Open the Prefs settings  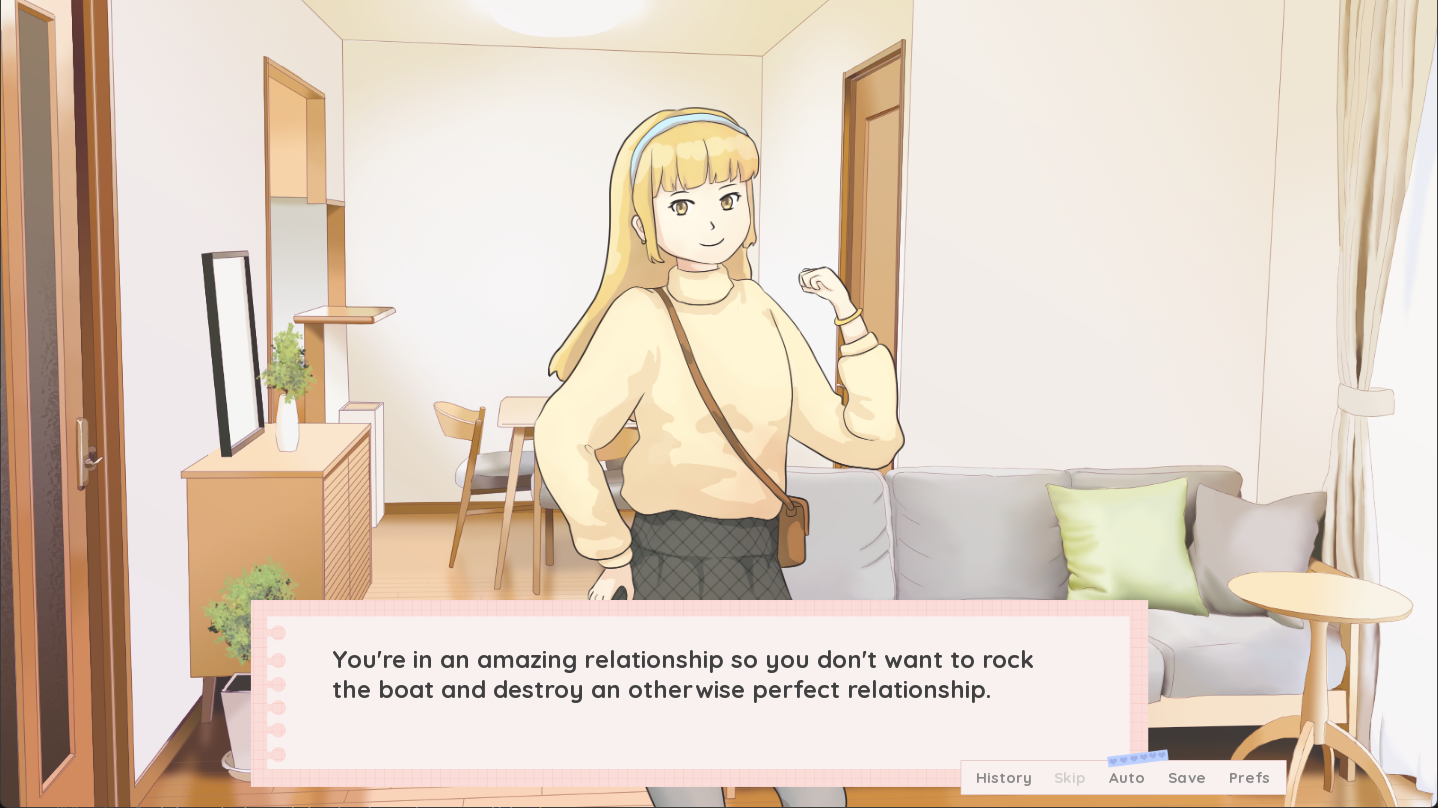point(1249,778)
